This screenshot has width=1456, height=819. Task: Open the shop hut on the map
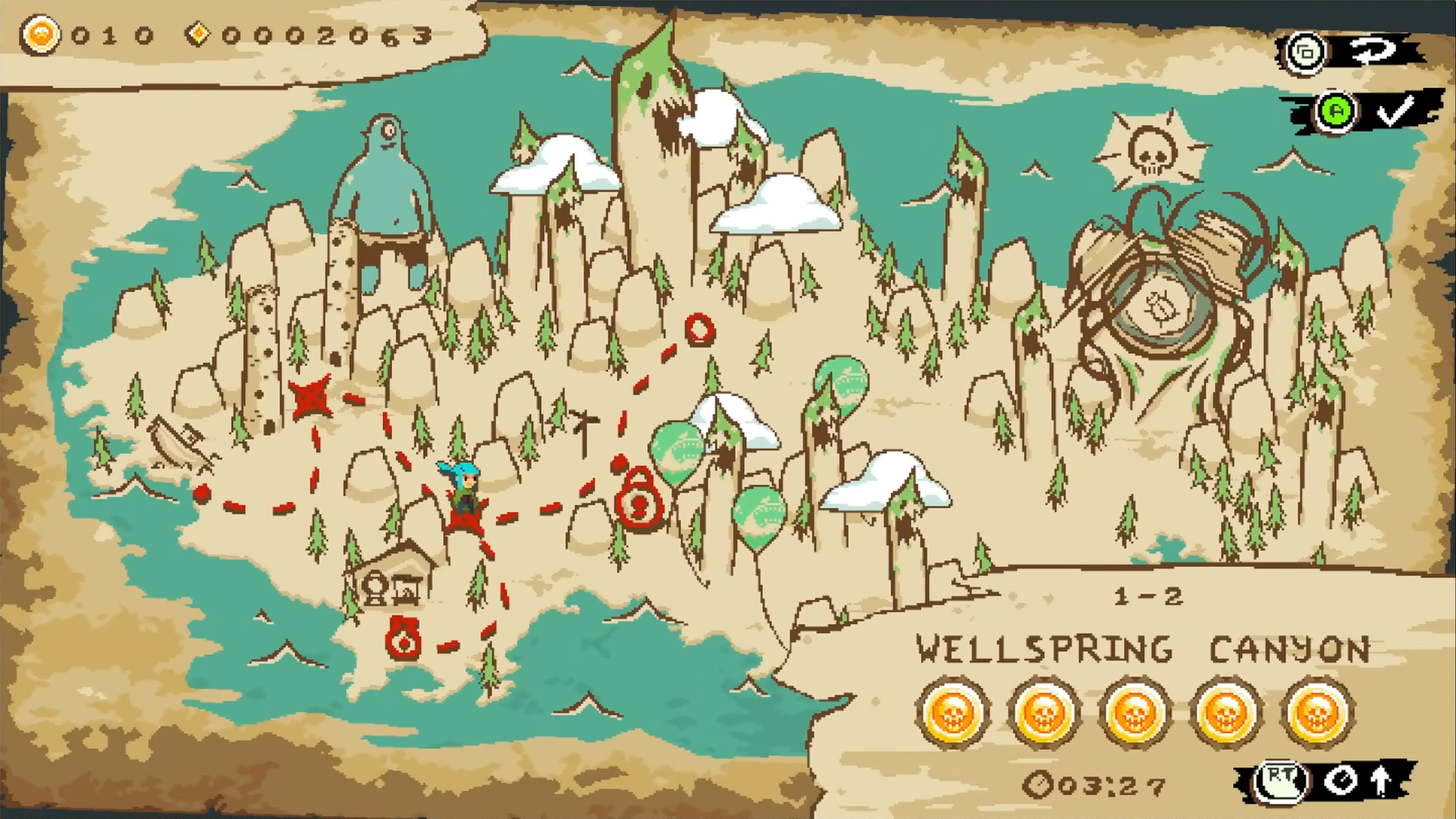point(393,576)
